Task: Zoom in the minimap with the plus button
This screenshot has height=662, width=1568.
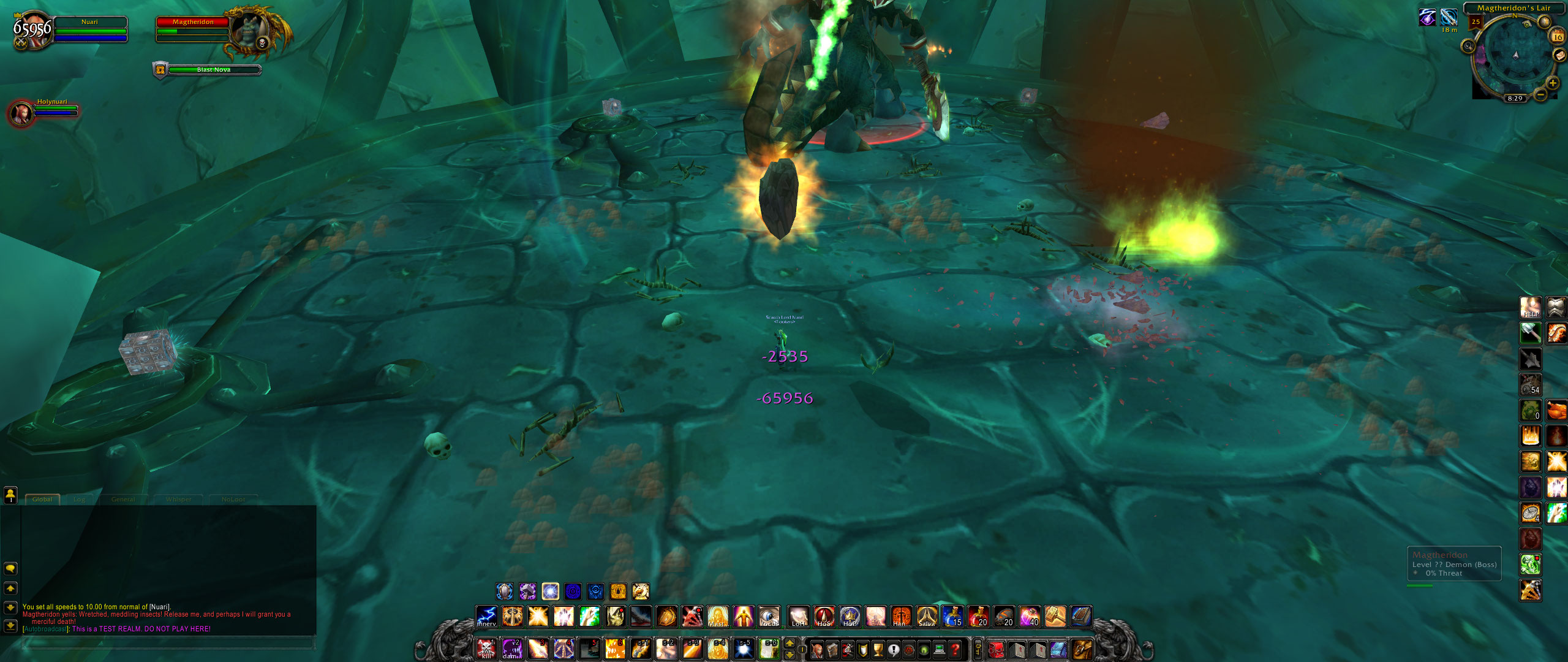Action: tap(1555, 84)
